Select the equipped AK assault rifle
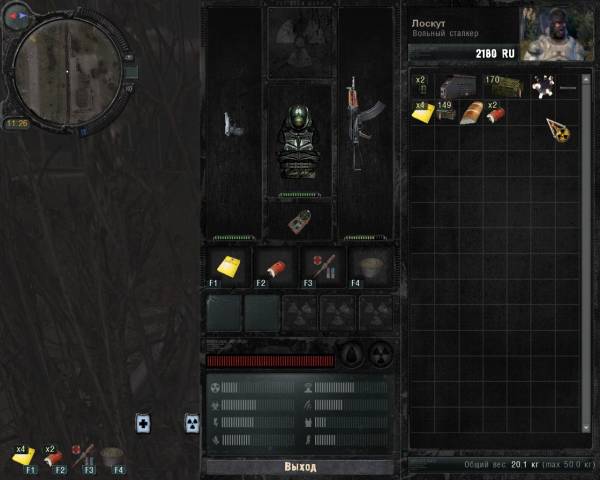This screenshot has height=480, width=600. [353, 112]
